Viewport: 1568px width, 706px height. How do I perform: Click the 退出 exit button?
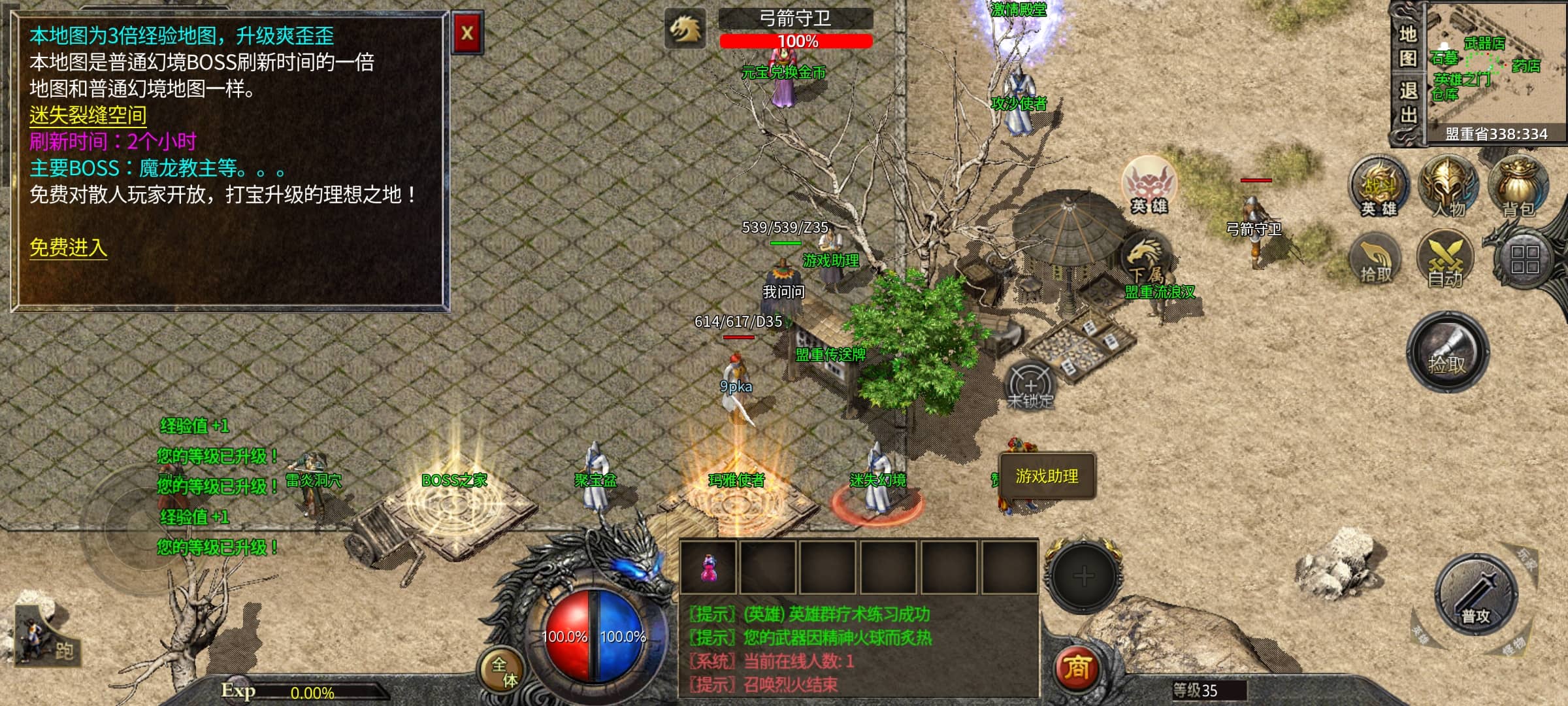click(1408, 103)
